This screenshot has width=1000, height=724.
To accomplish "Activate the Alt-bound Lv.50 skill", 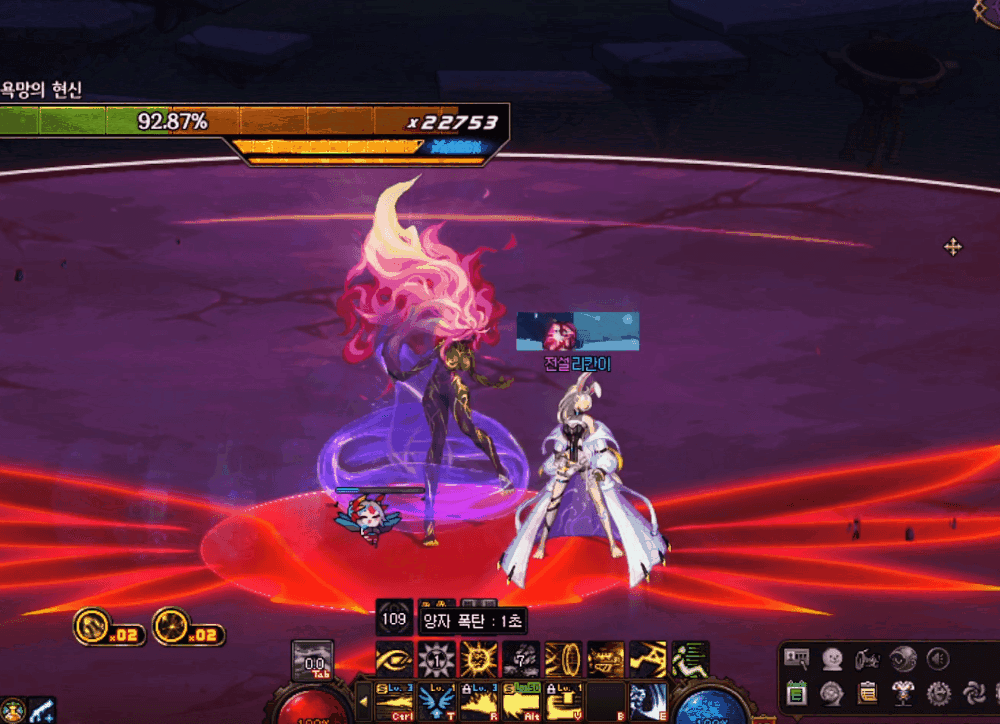I will 521,701.
